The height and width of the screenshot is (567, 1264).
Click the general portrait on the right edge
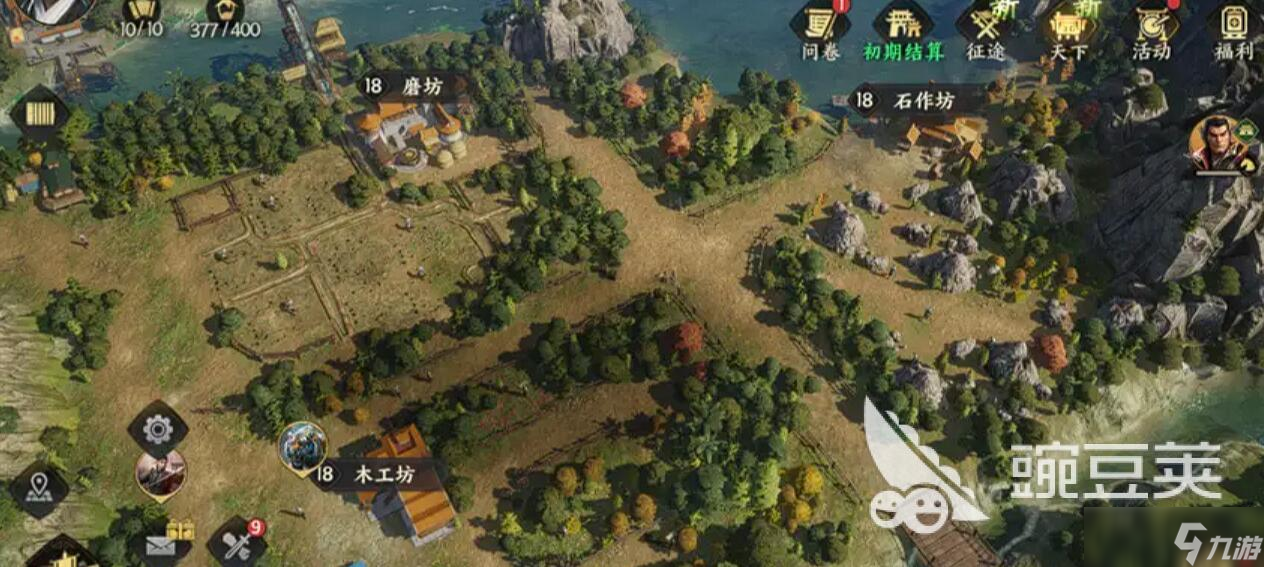click(1219, 145)
